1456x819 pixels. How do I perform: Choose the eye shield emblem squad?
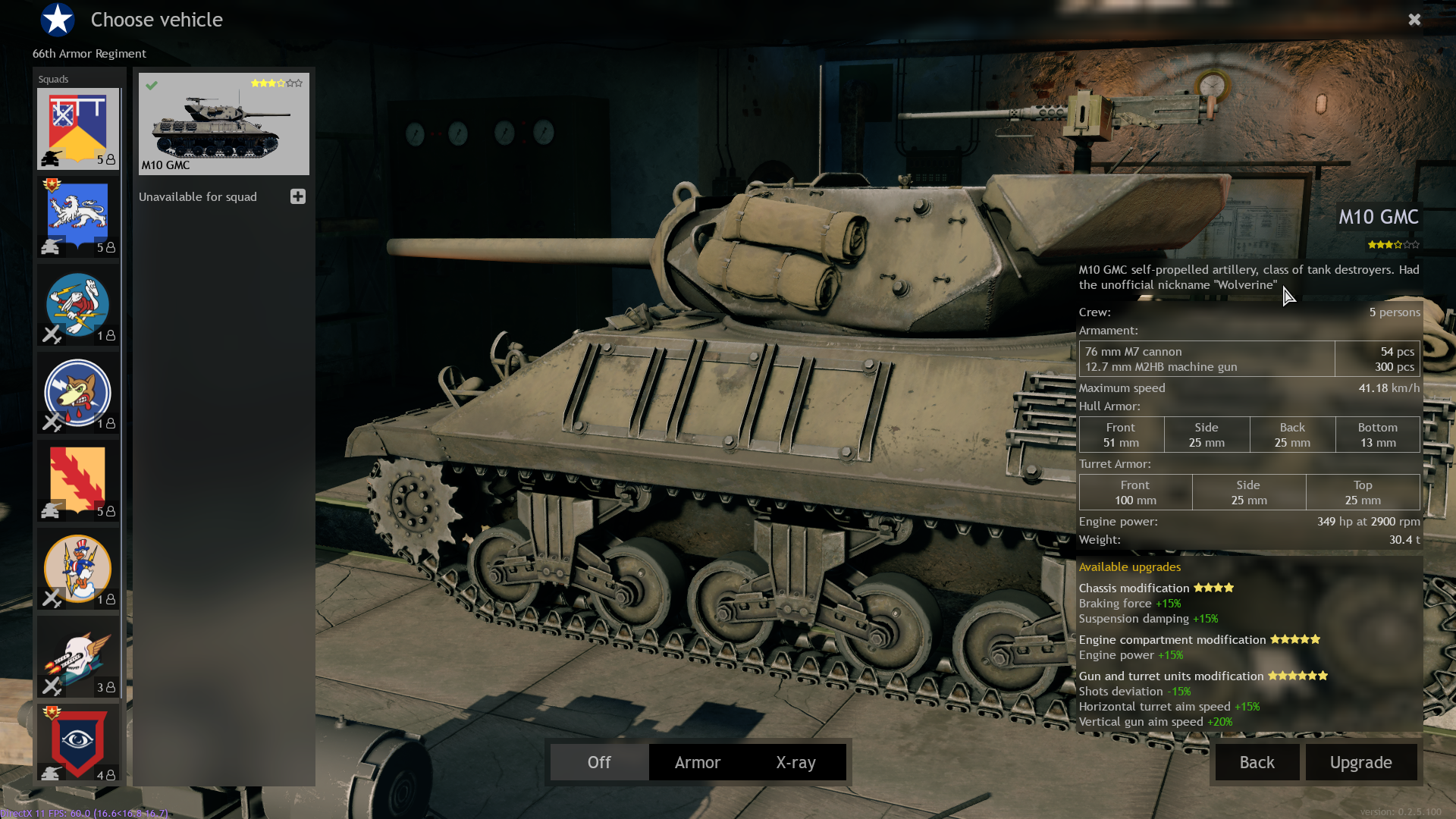78,743
